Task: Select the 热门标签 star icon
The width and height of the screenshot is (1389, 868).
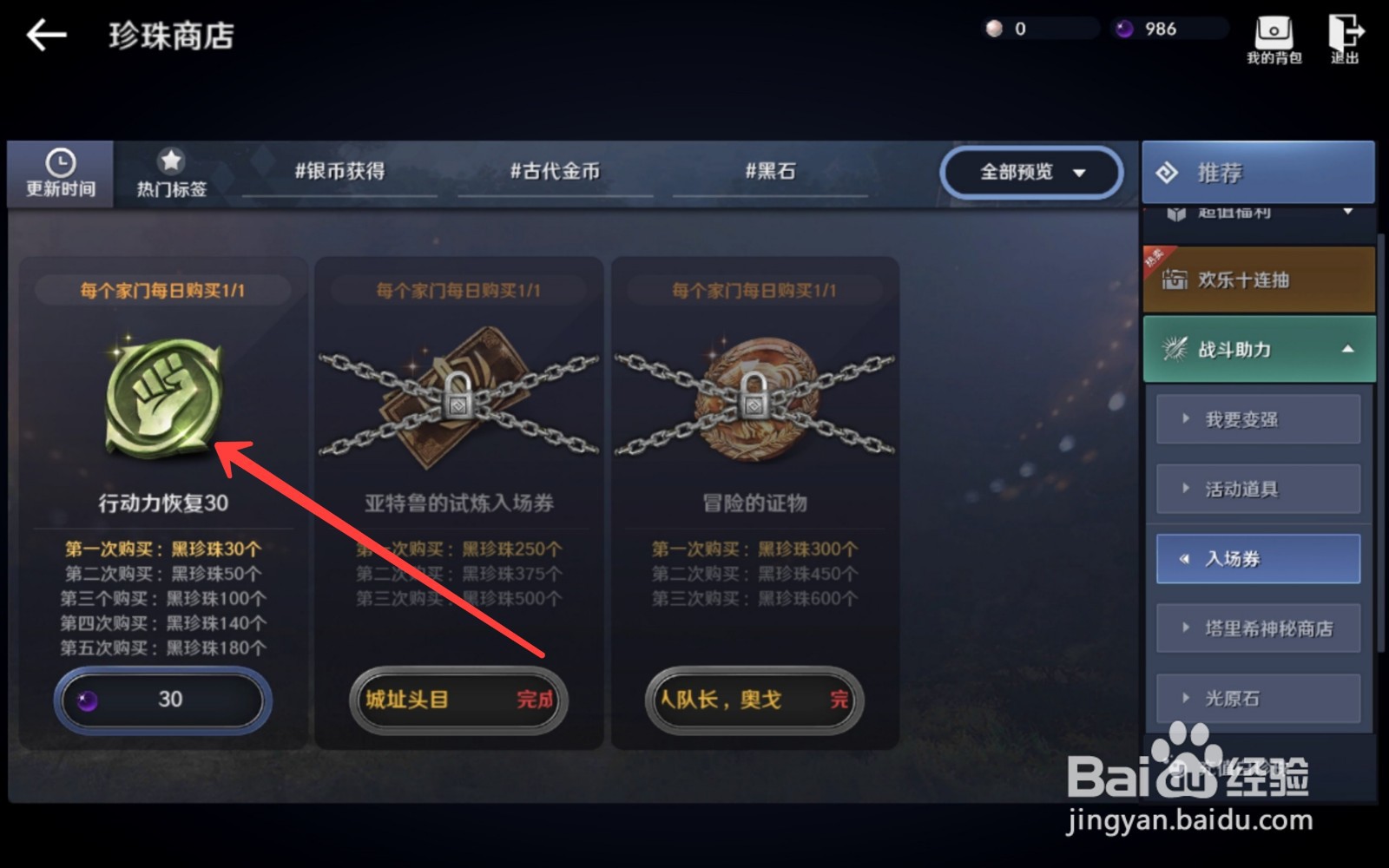Action: [x=170, y=159]
